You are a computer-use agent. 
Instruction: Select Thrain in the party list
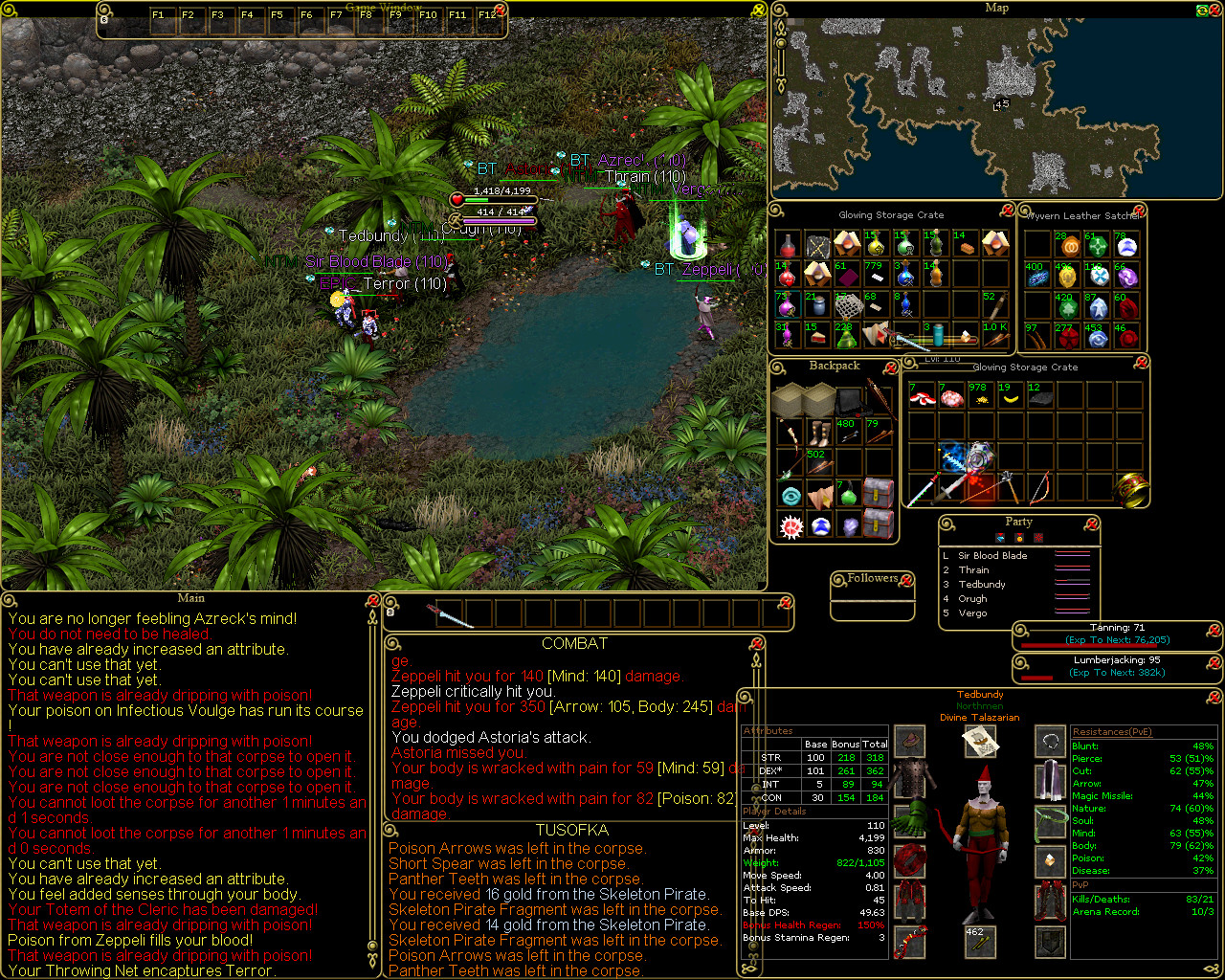tap(973, 569)
